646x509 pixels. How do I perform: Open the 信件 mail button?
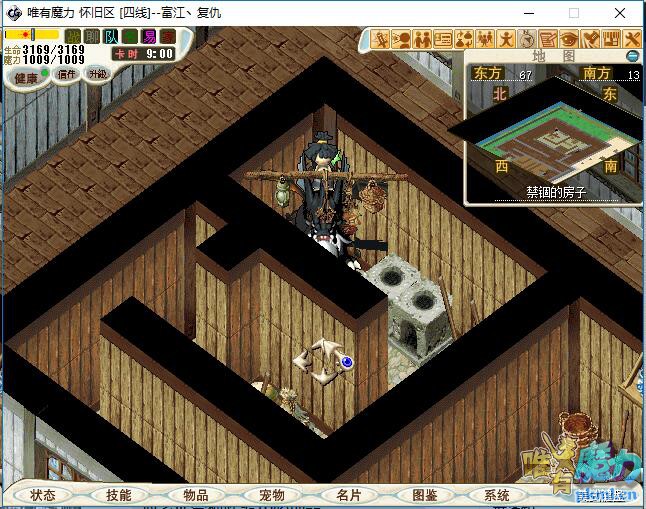pos(67,74)
